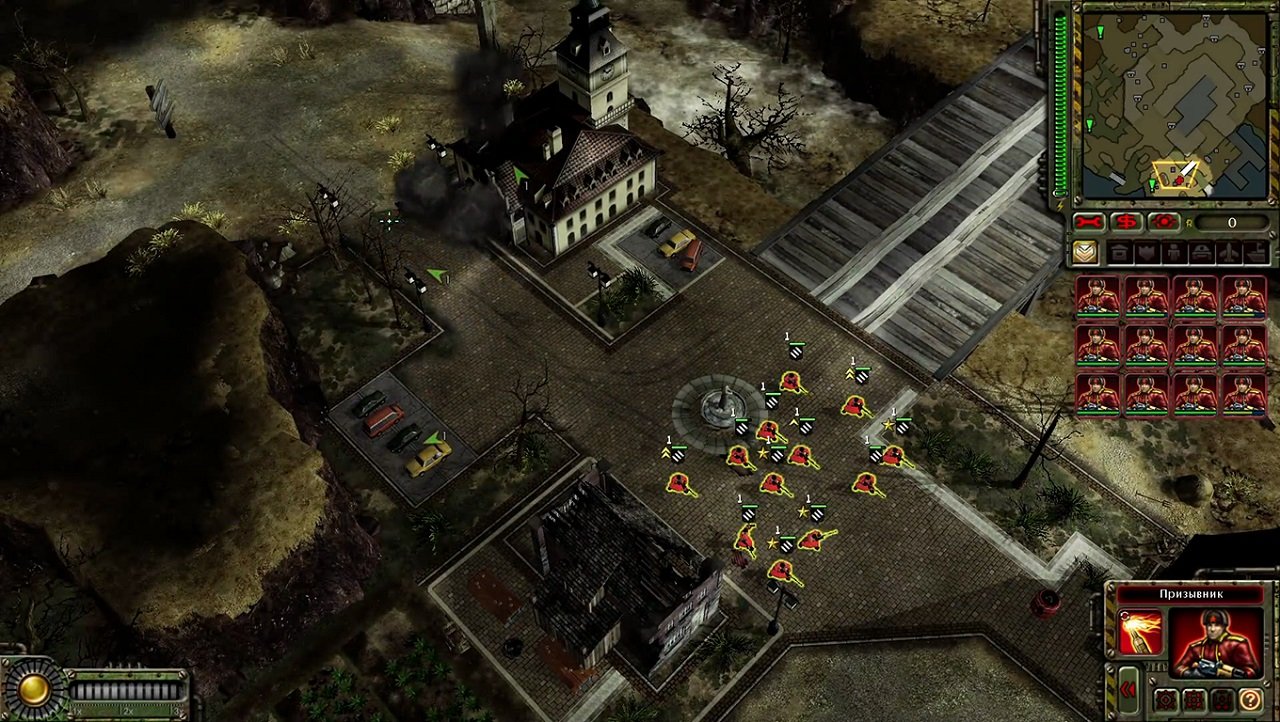
Task: Switch to the Aircraft production tab
Action: pos(1229,251)
